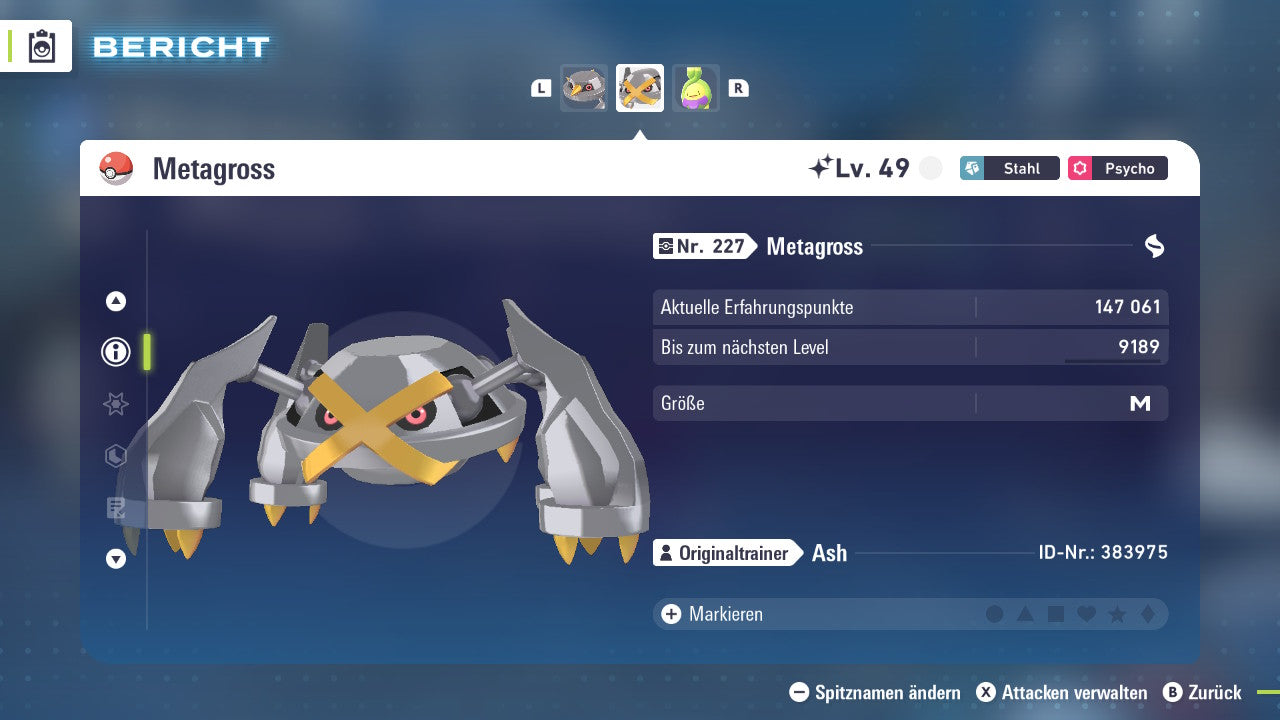Toggle the triangle marking

1025,614
